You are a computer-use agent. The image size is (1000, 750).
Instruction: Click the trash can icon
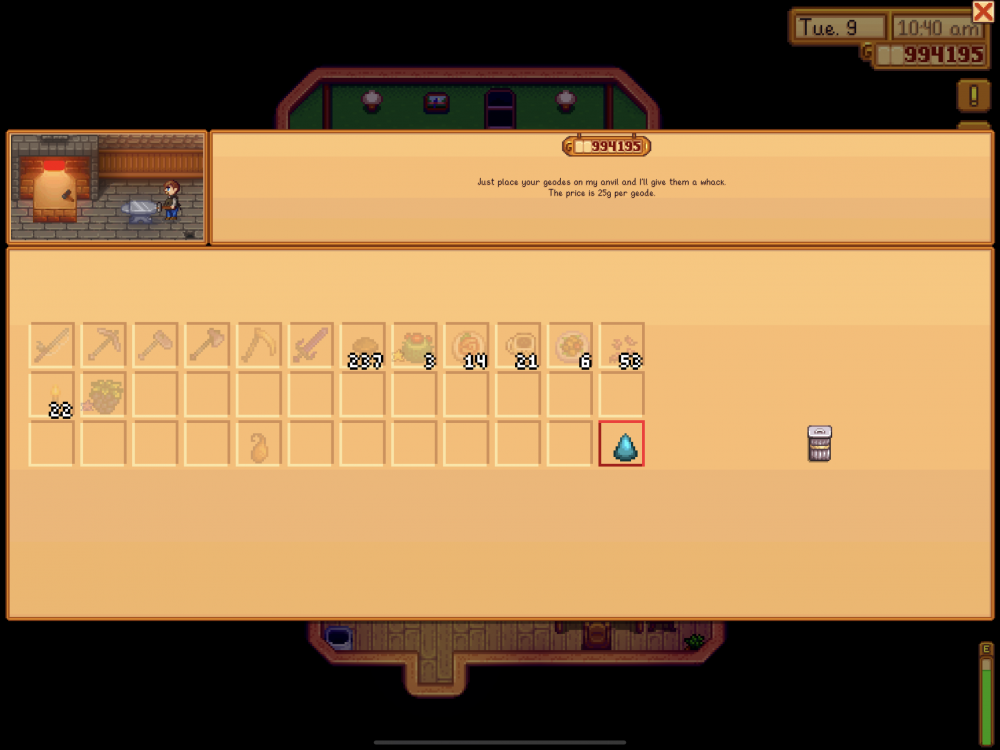coord(820,443)
